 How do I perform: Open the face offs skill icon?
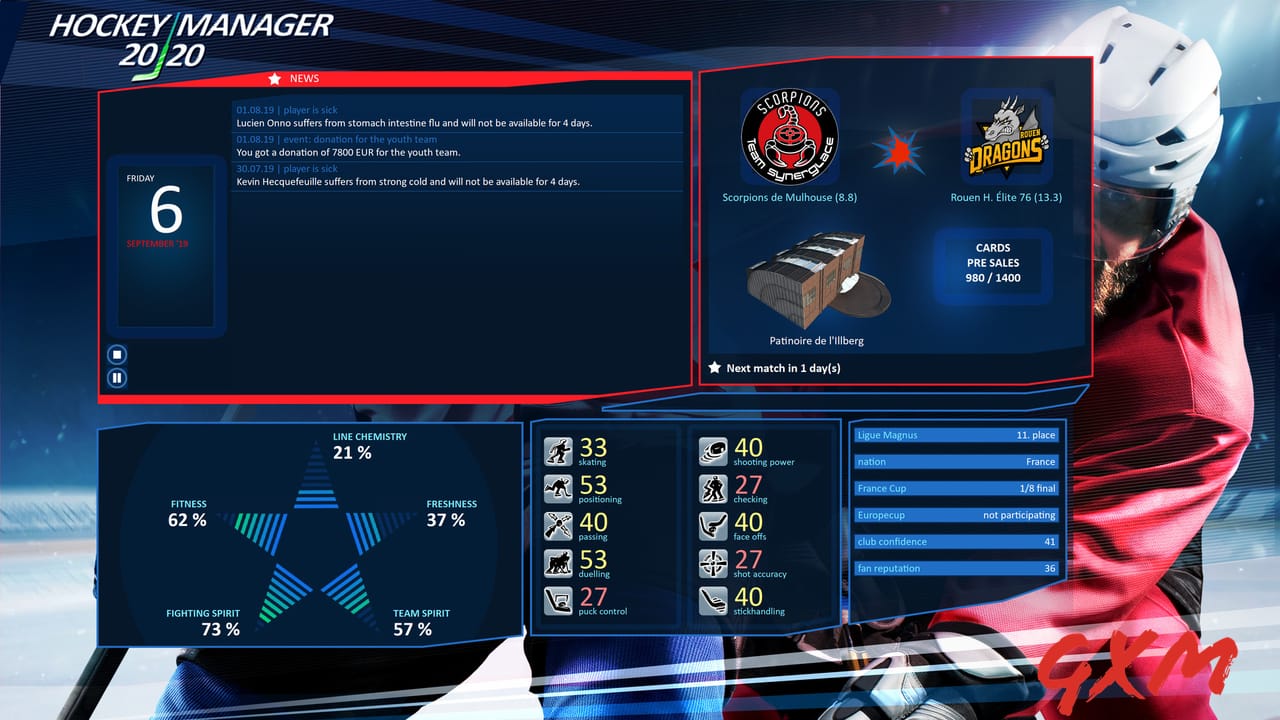(712, 524)
